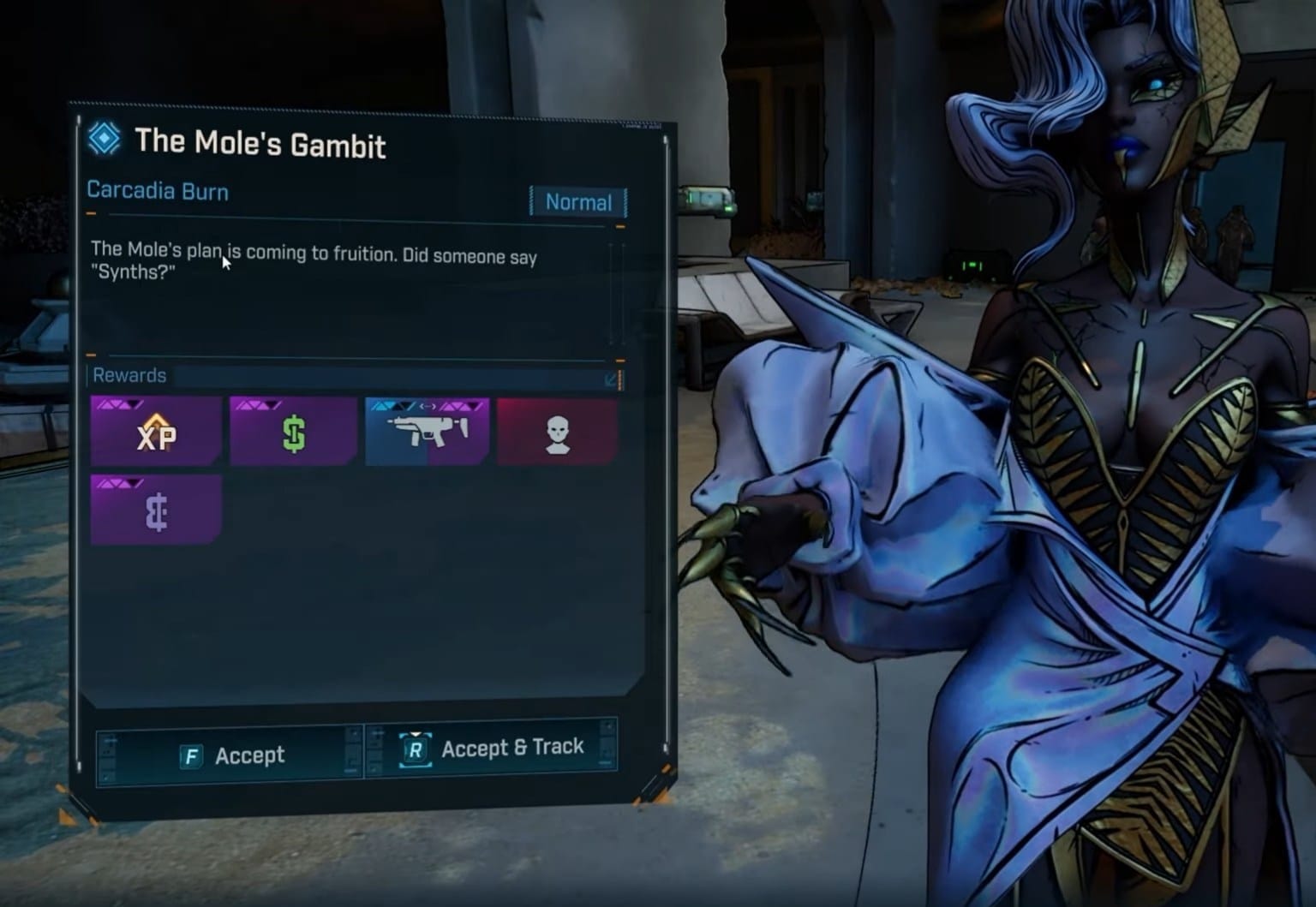This screenshot has height=907, width=1316.
Task: Expand the Rewards section corner arrow
Action: [612, 378]
